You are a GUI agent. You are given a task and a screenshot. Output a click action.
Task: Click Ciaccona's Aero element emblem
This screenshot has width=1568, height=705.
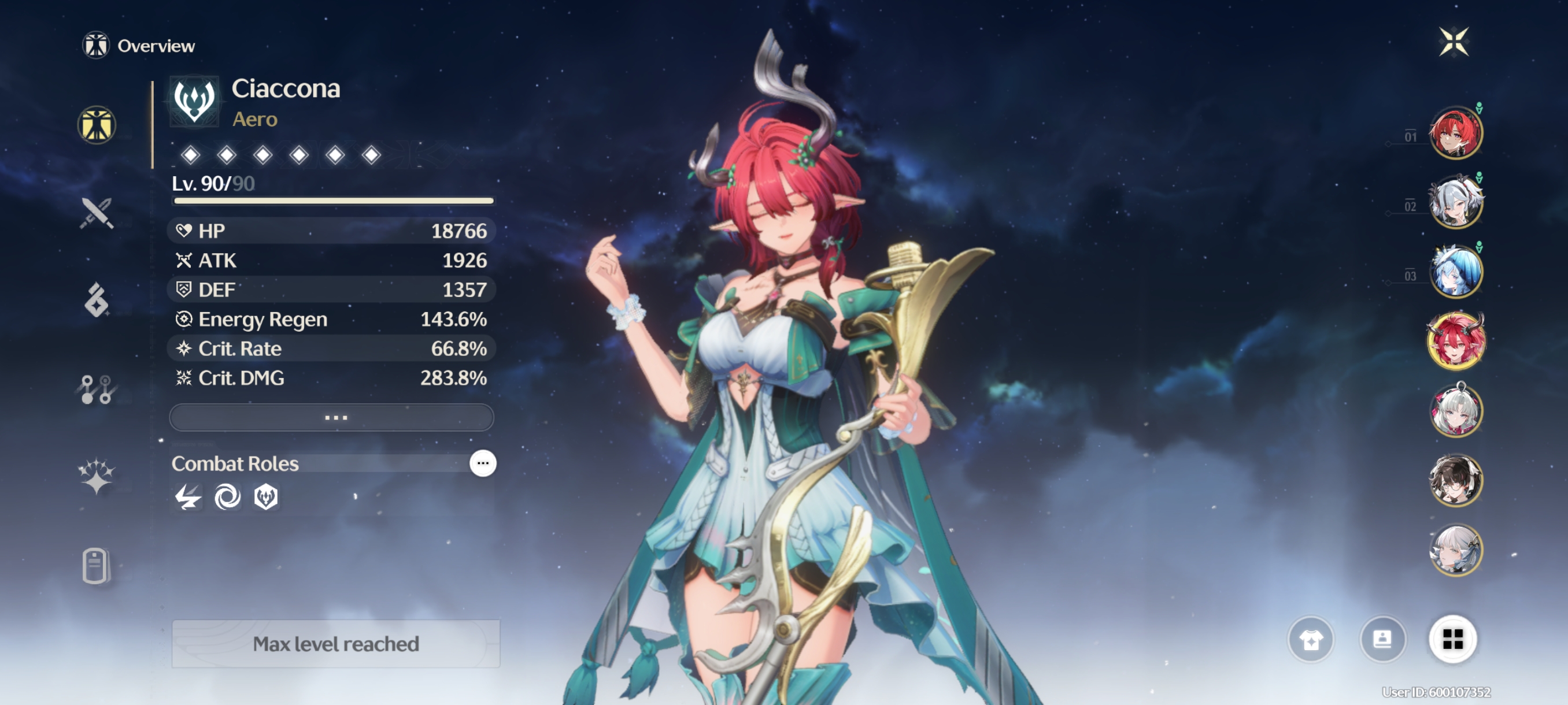coord(194,101)
